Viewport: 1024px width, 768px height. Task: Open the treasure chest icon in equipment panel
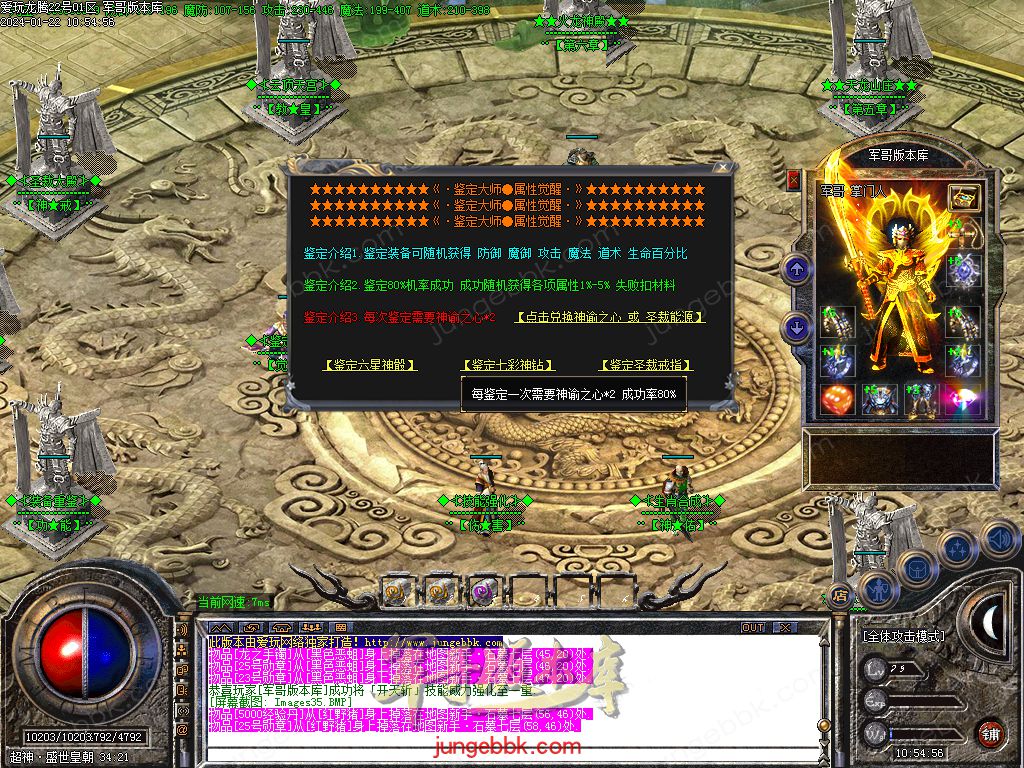[964, 197]
